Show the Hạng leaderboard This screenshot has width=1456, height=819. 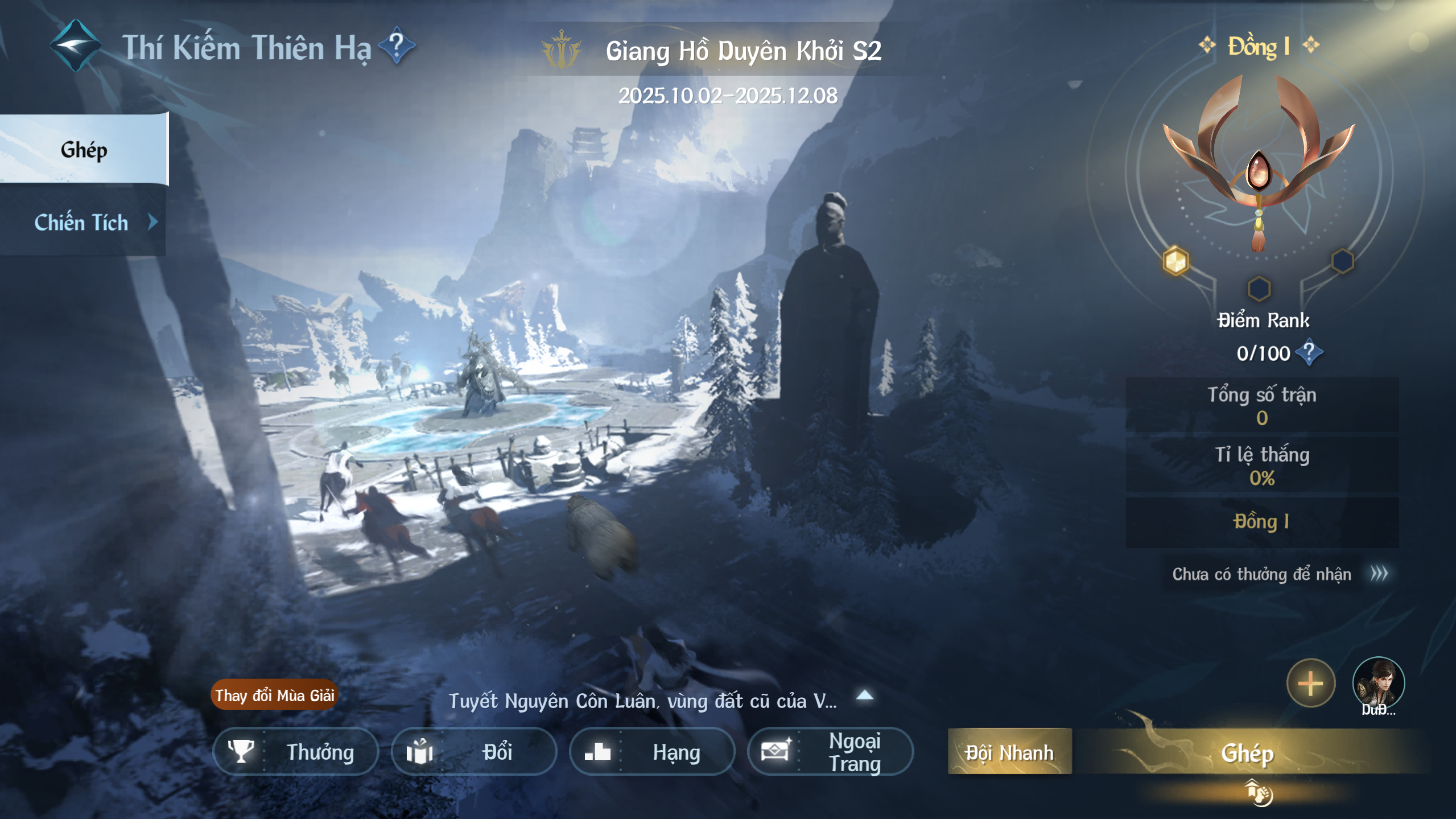click(652, 752)
